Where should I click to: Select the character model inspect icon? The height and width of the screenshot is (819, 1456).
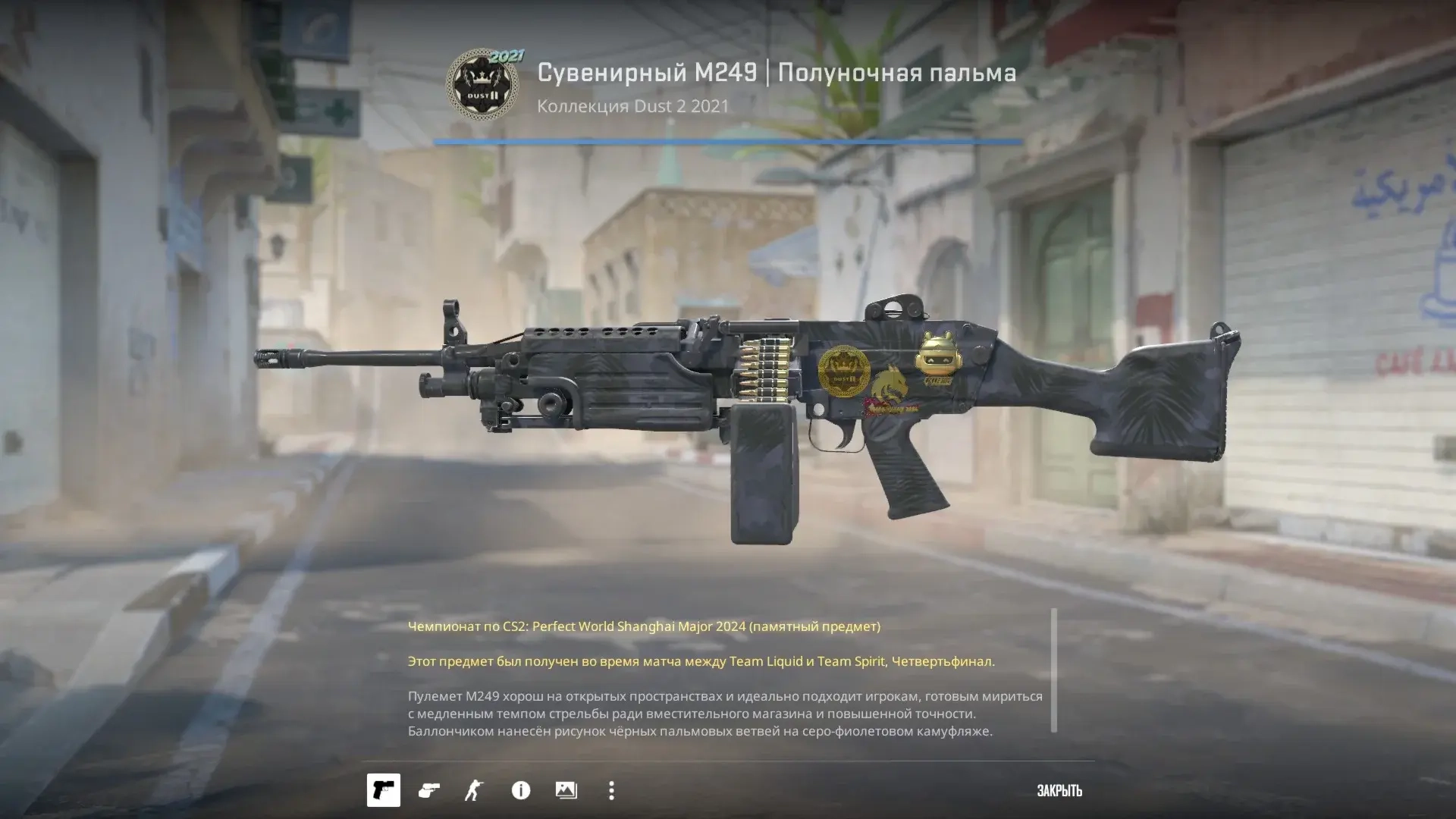474,791
